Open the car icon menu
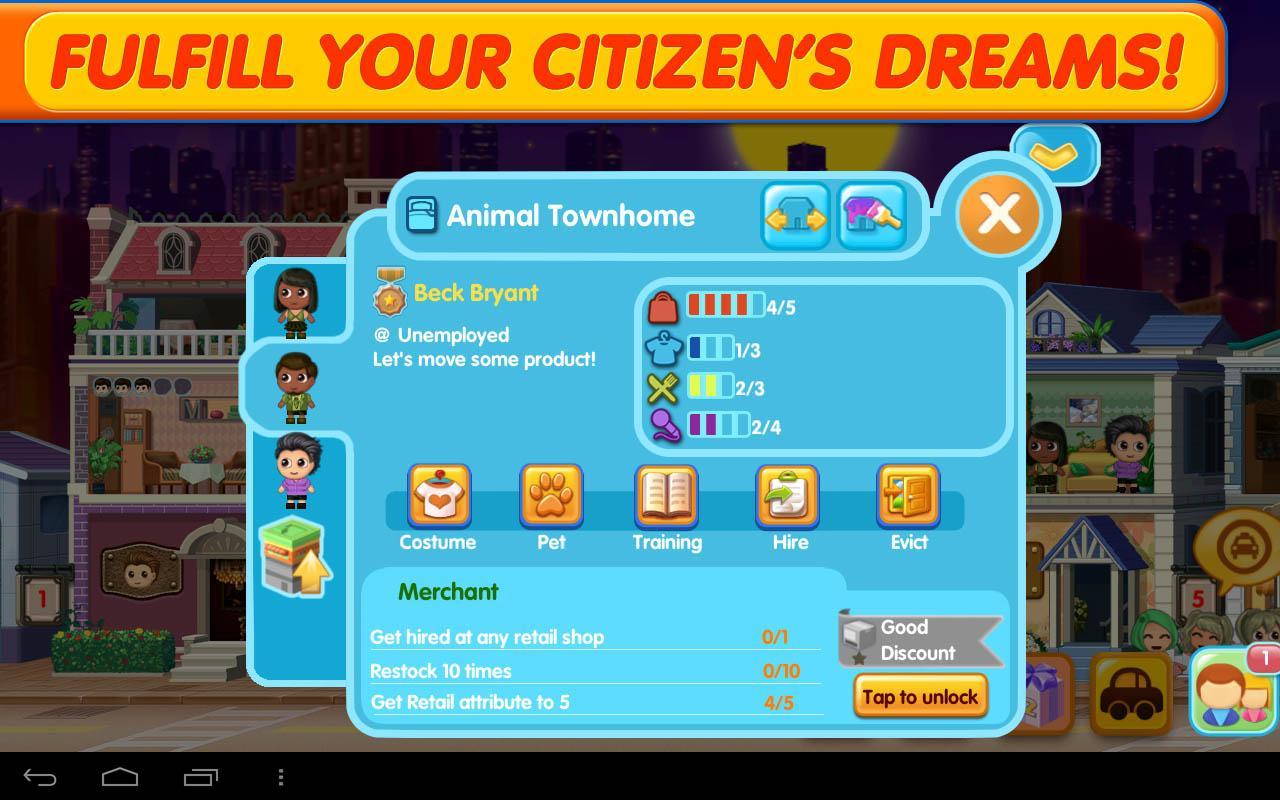Viewport: 1280px width, 800px height. (1130, 694)
